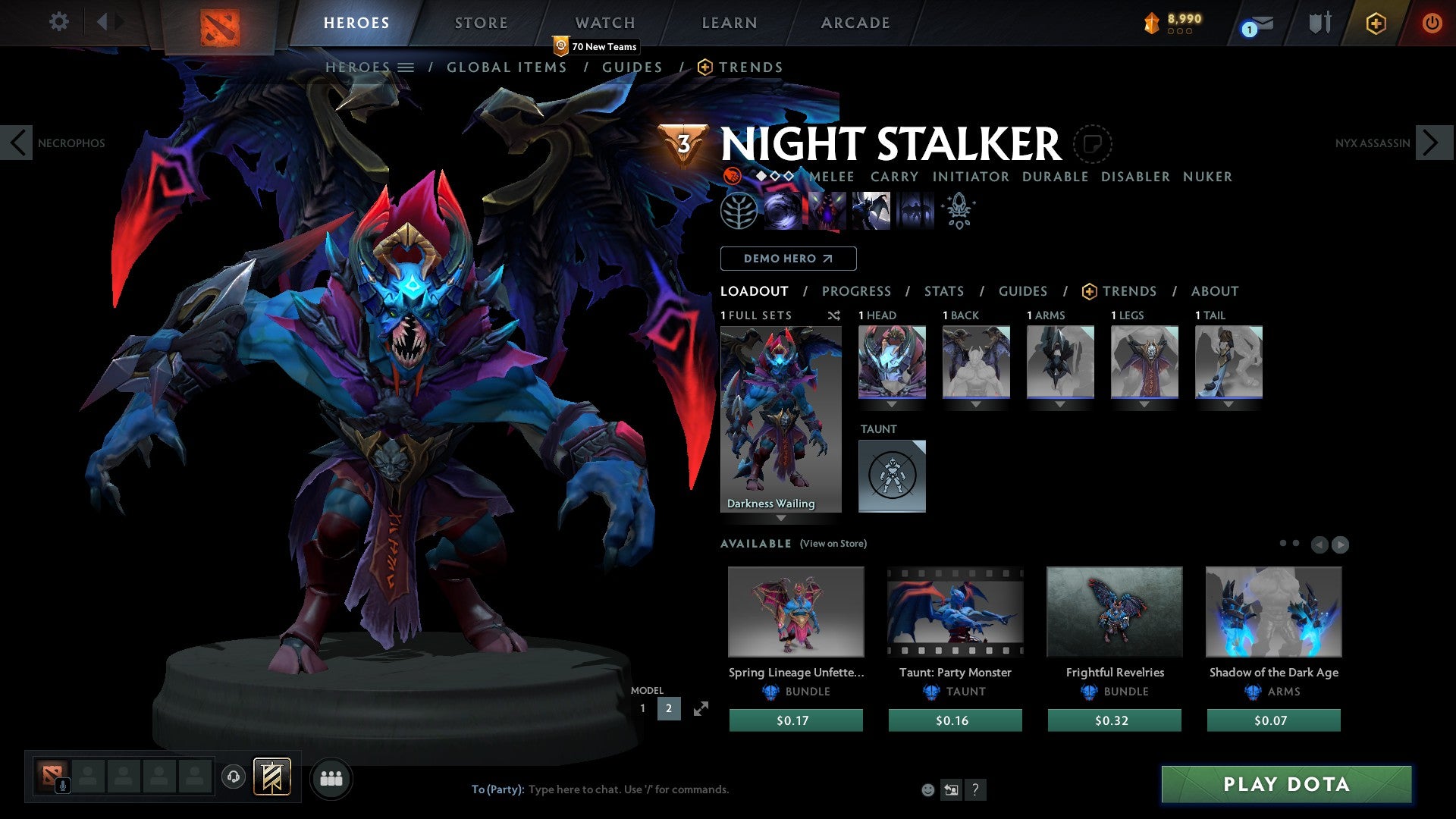Screen dimensions: 1456x819
Task: Open the WATCH menu
Action: click(604, 23)
